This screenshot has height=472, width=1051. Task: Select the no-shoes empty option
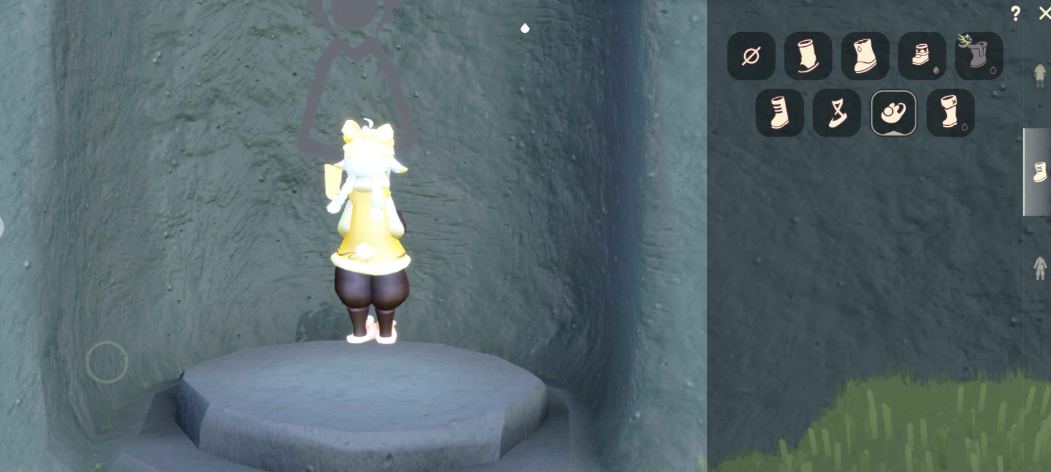point(751,56)
